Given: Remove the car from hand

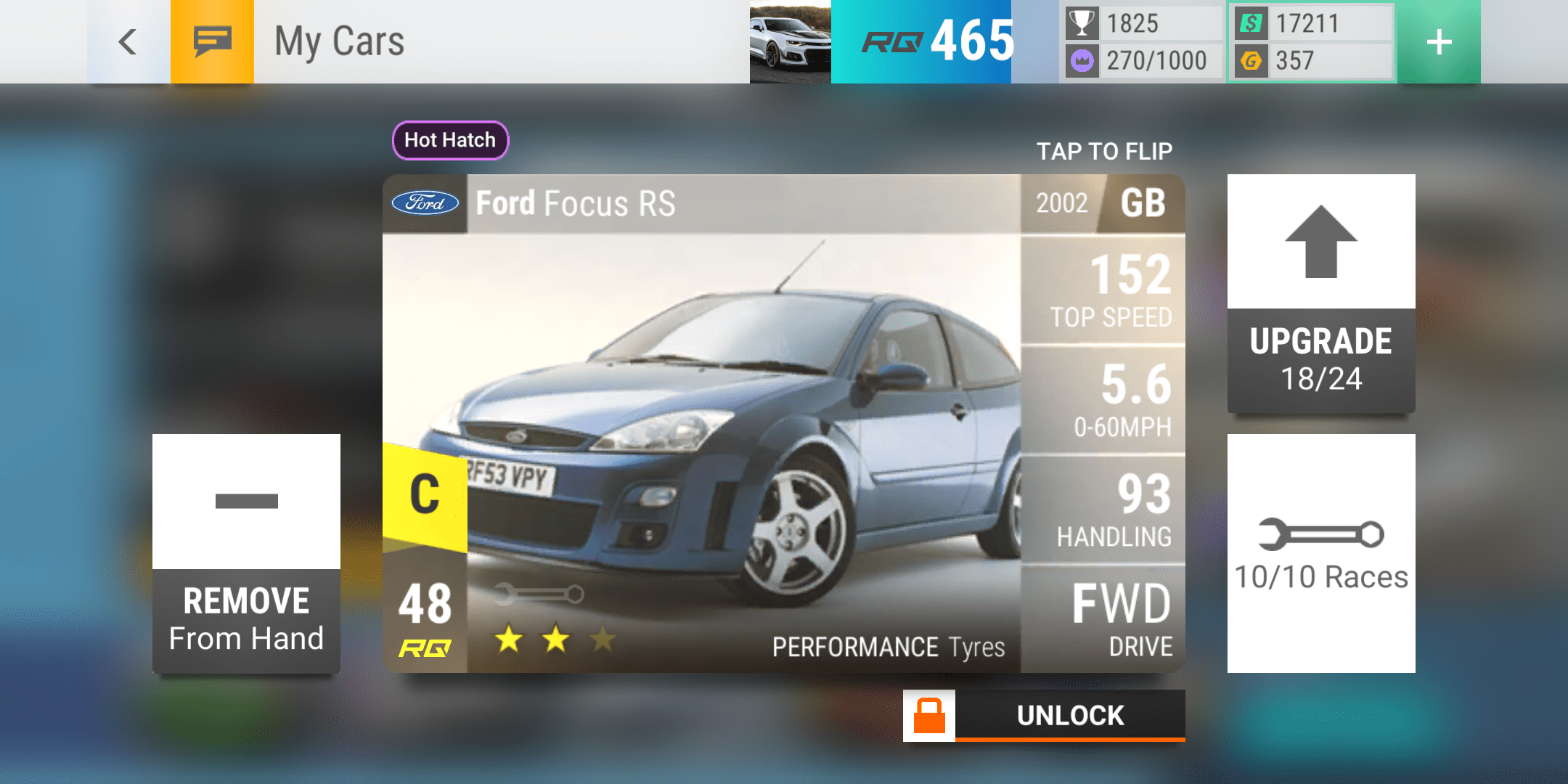Looking at the screenshot, I should pos(246,554).
